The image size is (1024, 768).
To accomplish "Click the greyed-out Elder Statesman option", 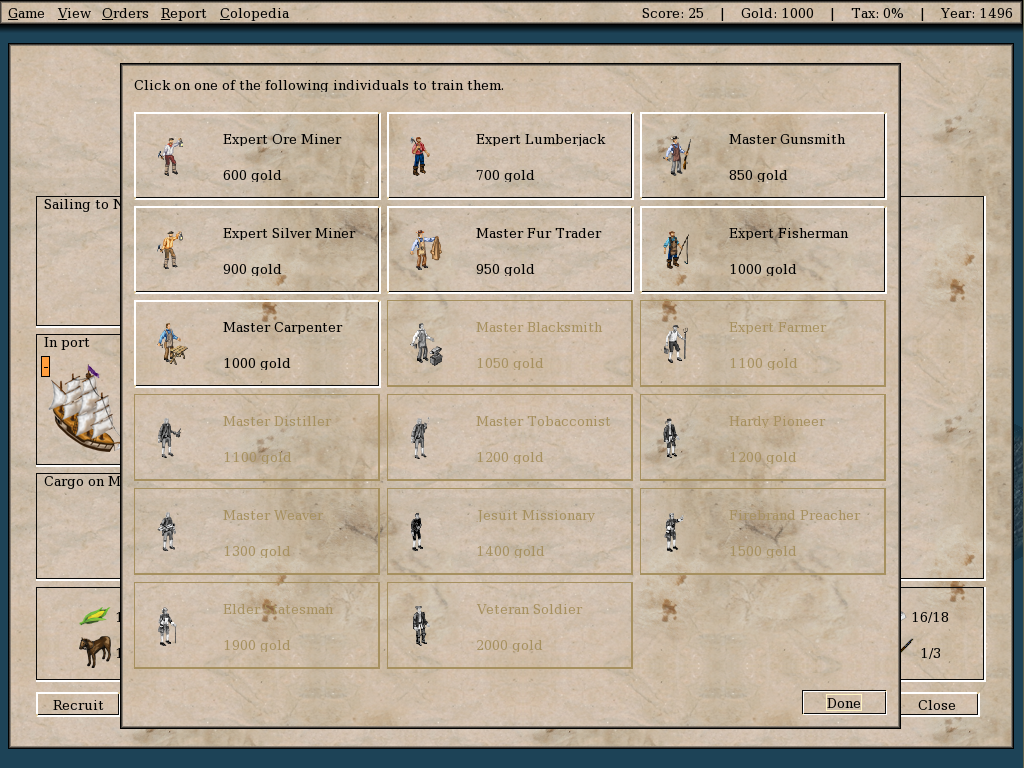I will pyautogui.click(x=257, y=626).
